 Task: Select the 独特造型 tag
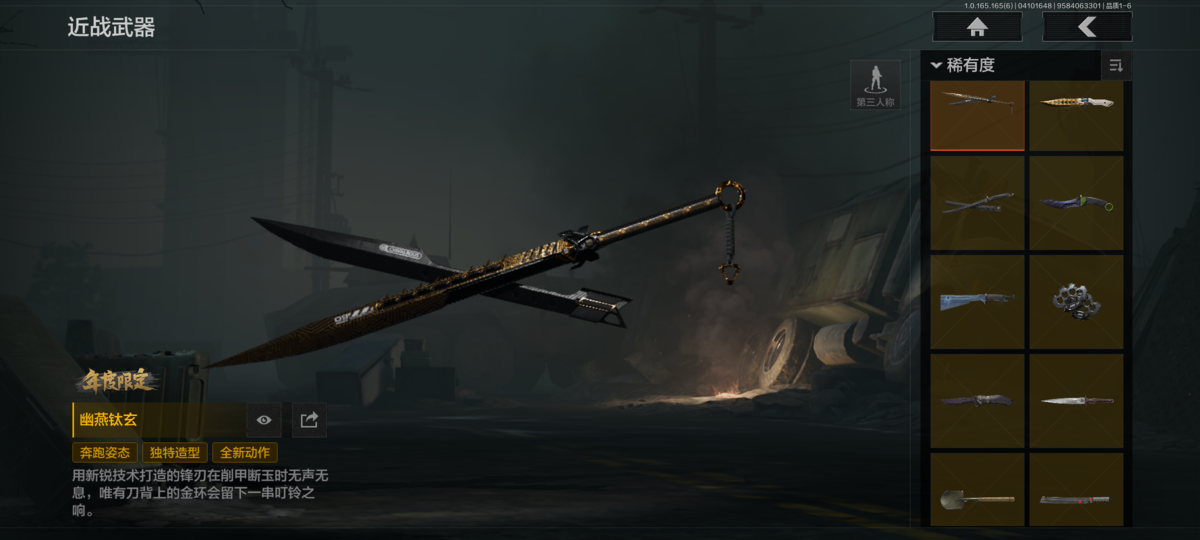point(174,452)
